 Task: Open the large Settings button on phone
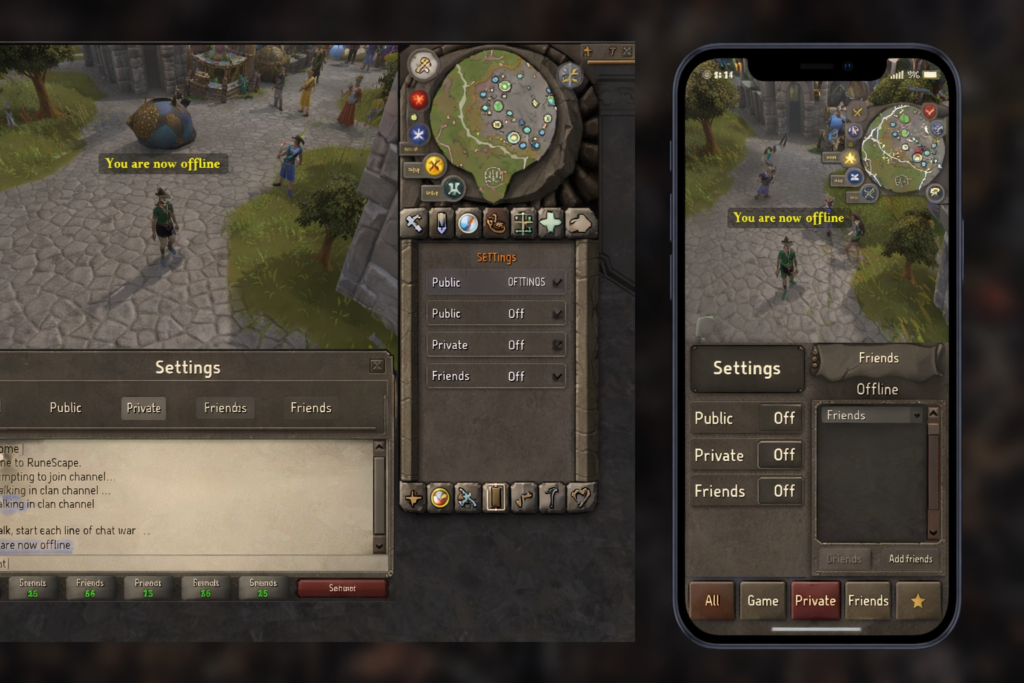tap(747, 369)
